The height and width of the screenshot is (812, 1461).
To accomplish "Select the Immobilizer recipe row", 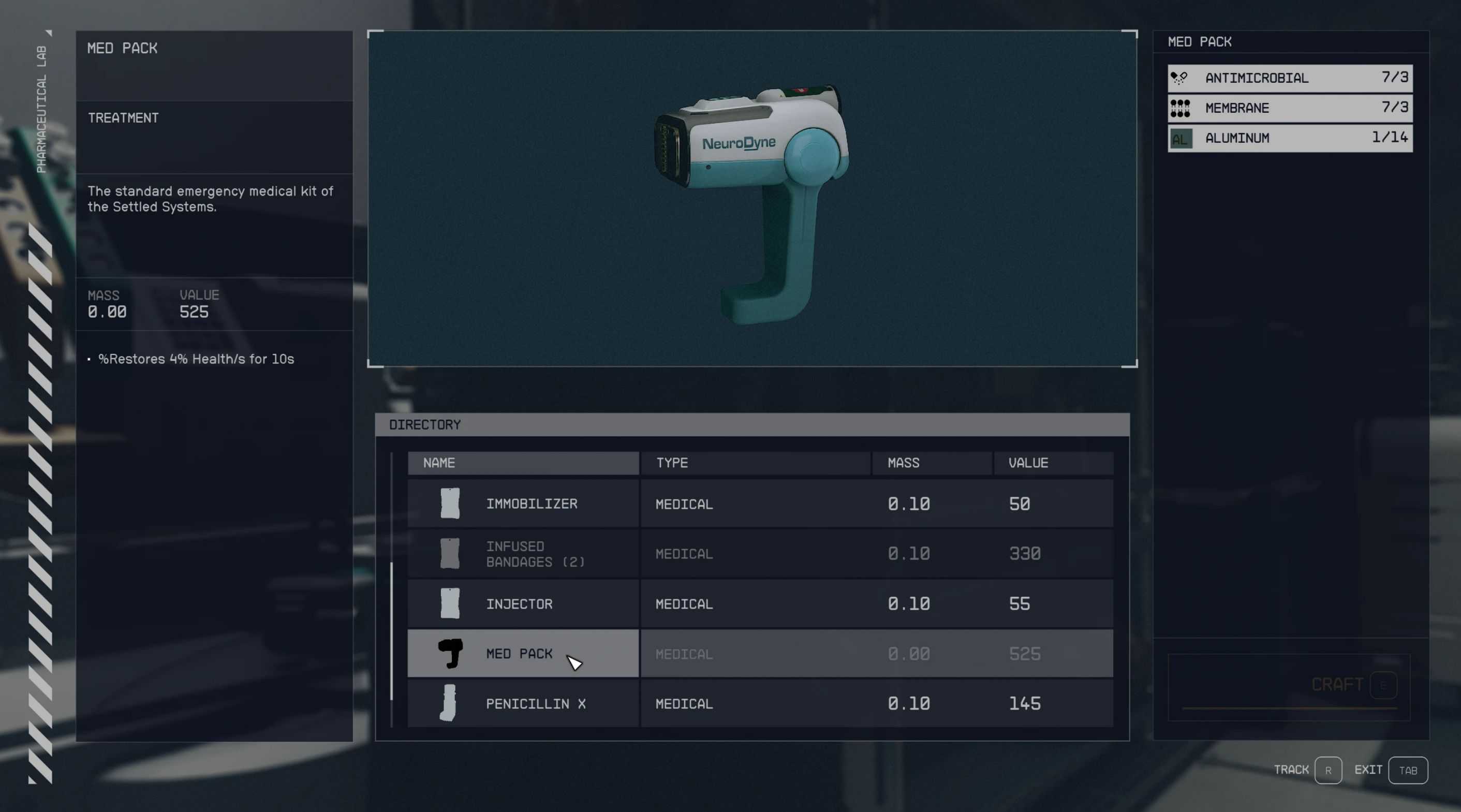I will click(531, 504).
